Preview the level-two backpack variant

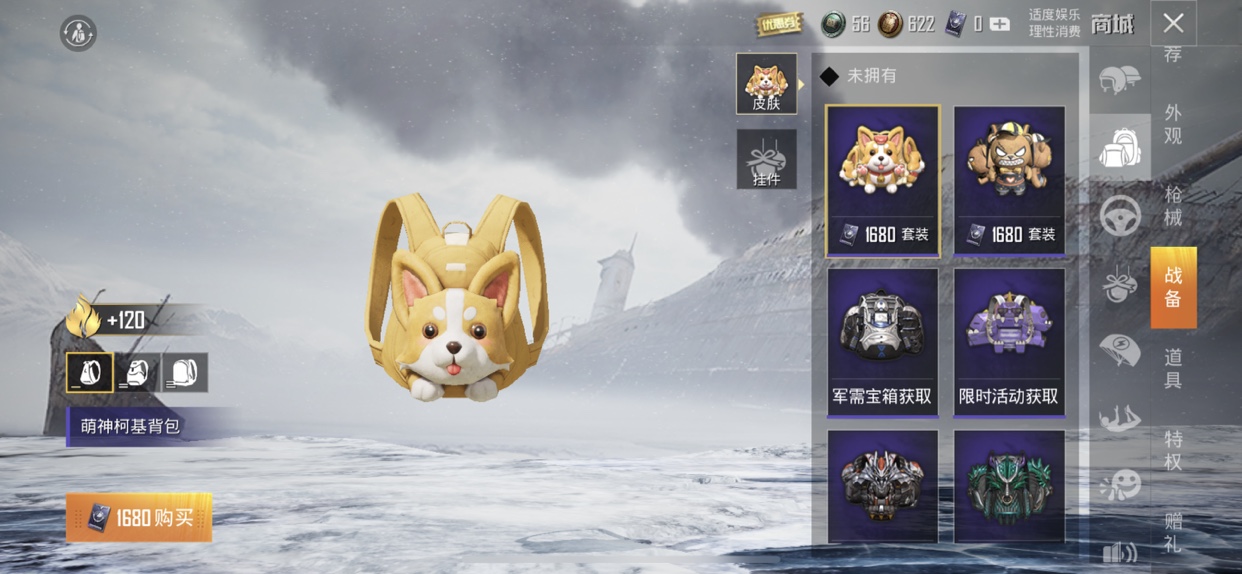pyautogui.click(x=137, y=372)
